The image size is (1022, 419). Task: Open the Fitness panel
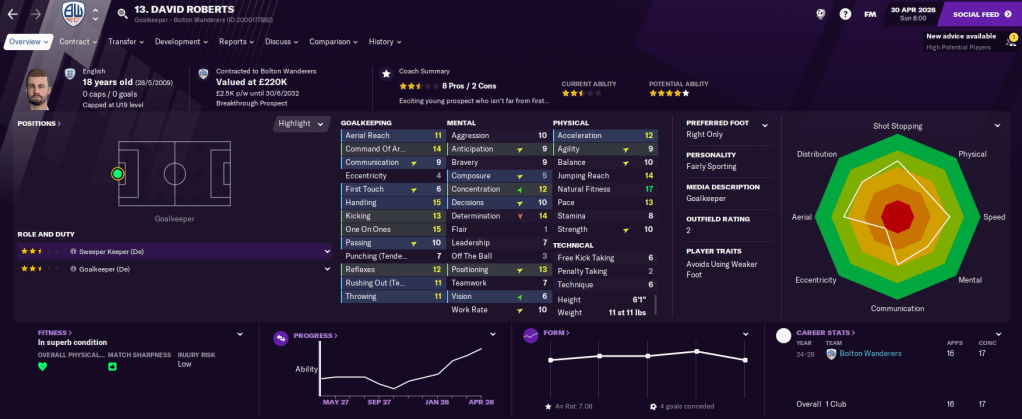point(55,333)
